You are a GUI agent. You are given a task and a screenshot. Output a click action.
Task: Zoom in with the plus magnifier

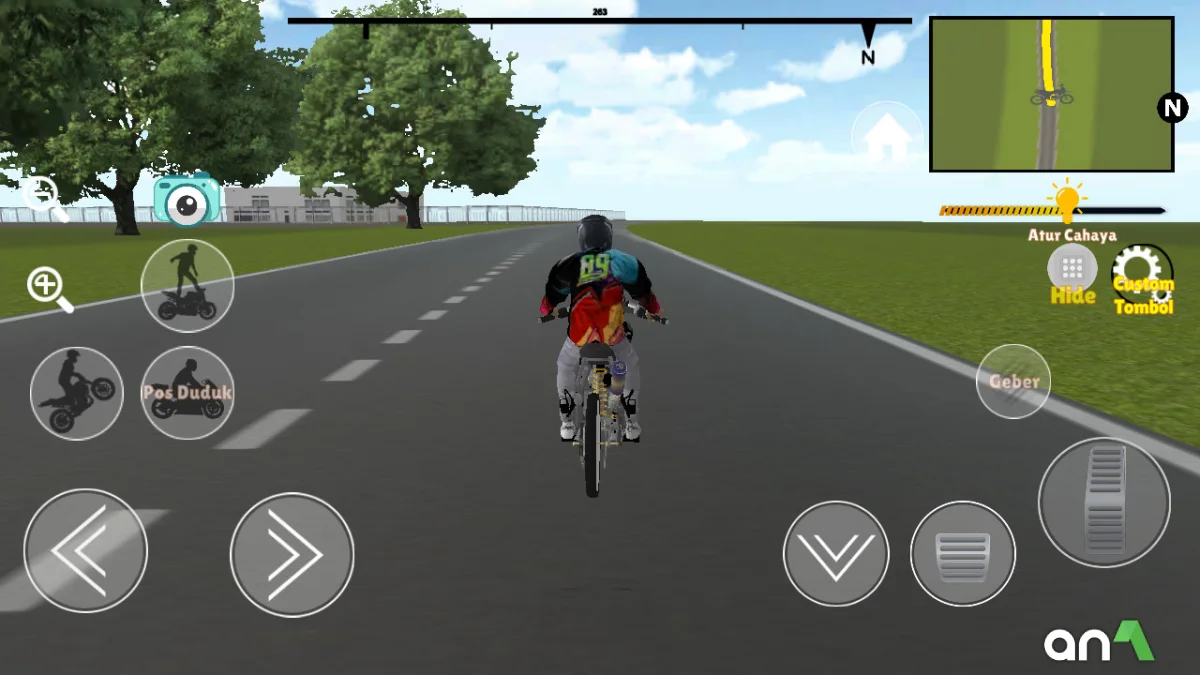49,289
